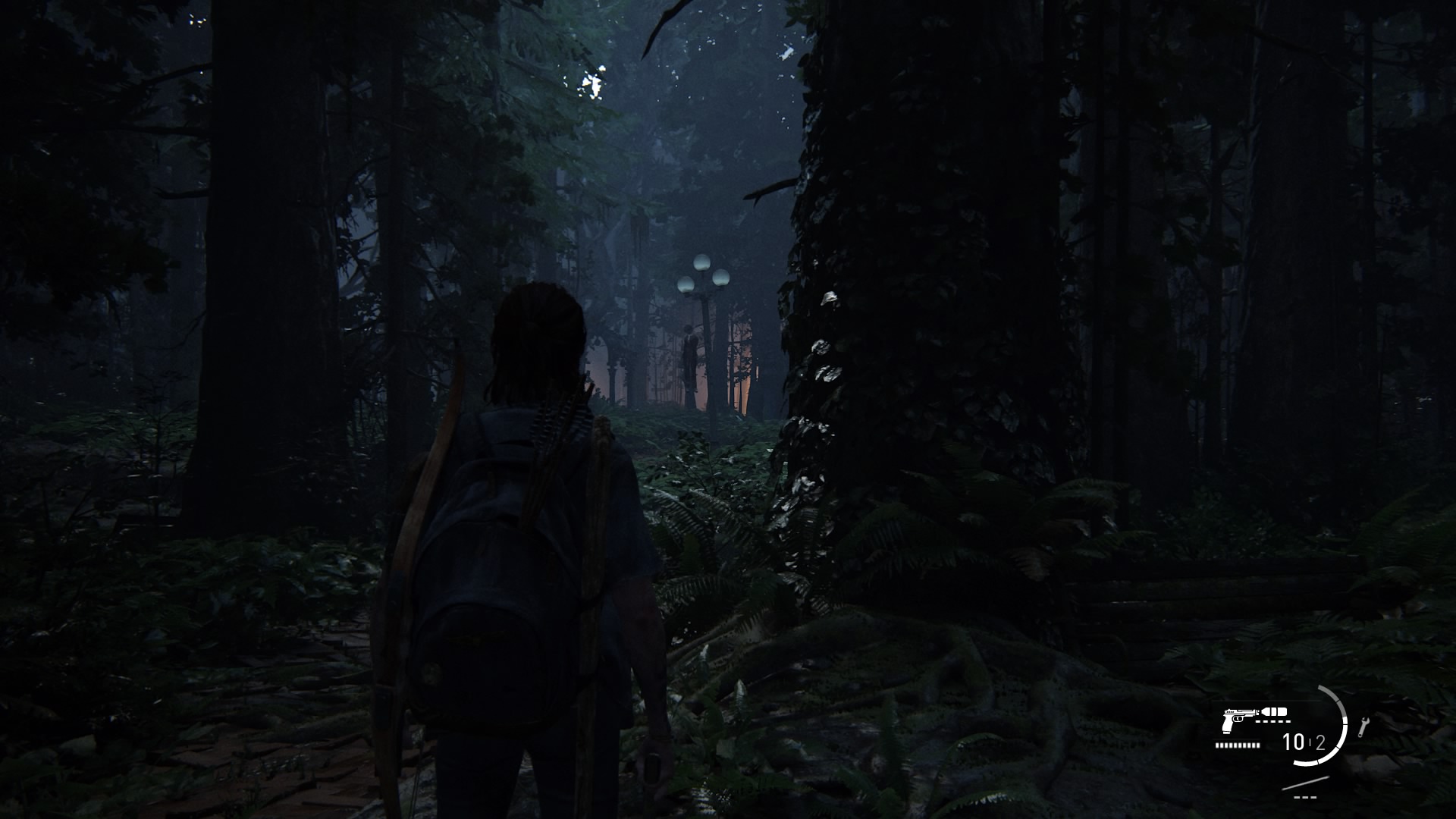This screenshot has width=1456, height=819.
Task: Select the equipped pistol weapon icon
Action: coord(1237,720)
